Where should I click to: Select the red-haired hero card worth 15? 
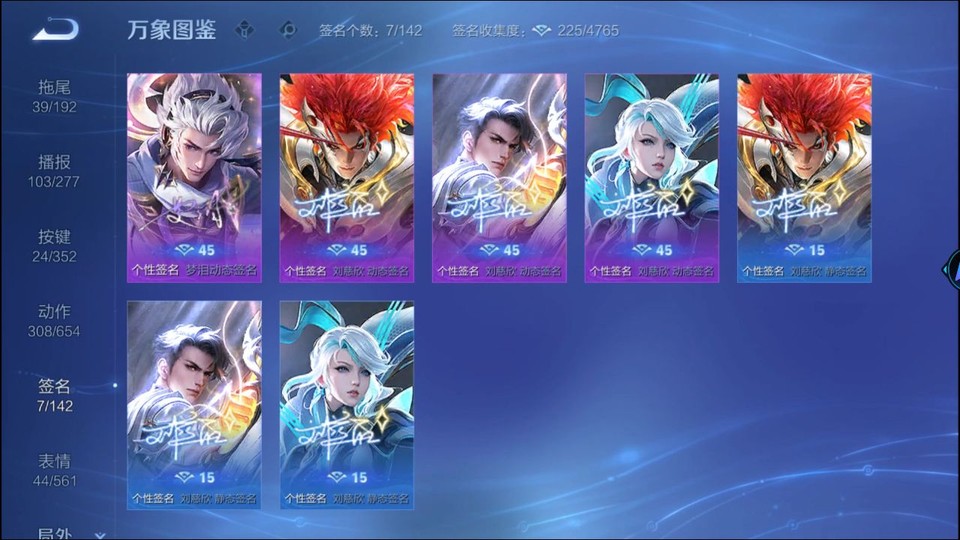804,177
